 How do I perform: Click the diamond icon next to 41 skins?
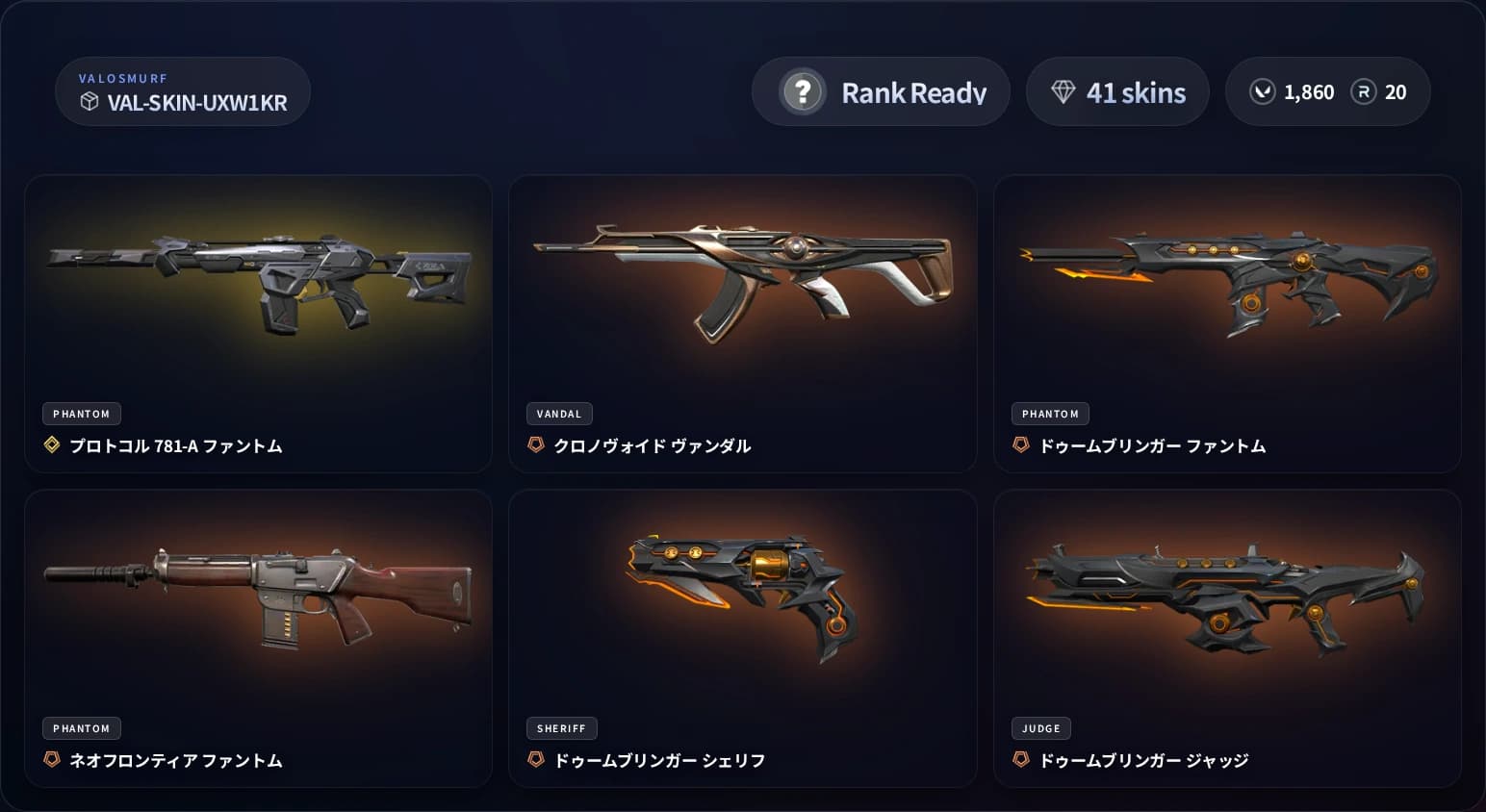(1063, 90)
